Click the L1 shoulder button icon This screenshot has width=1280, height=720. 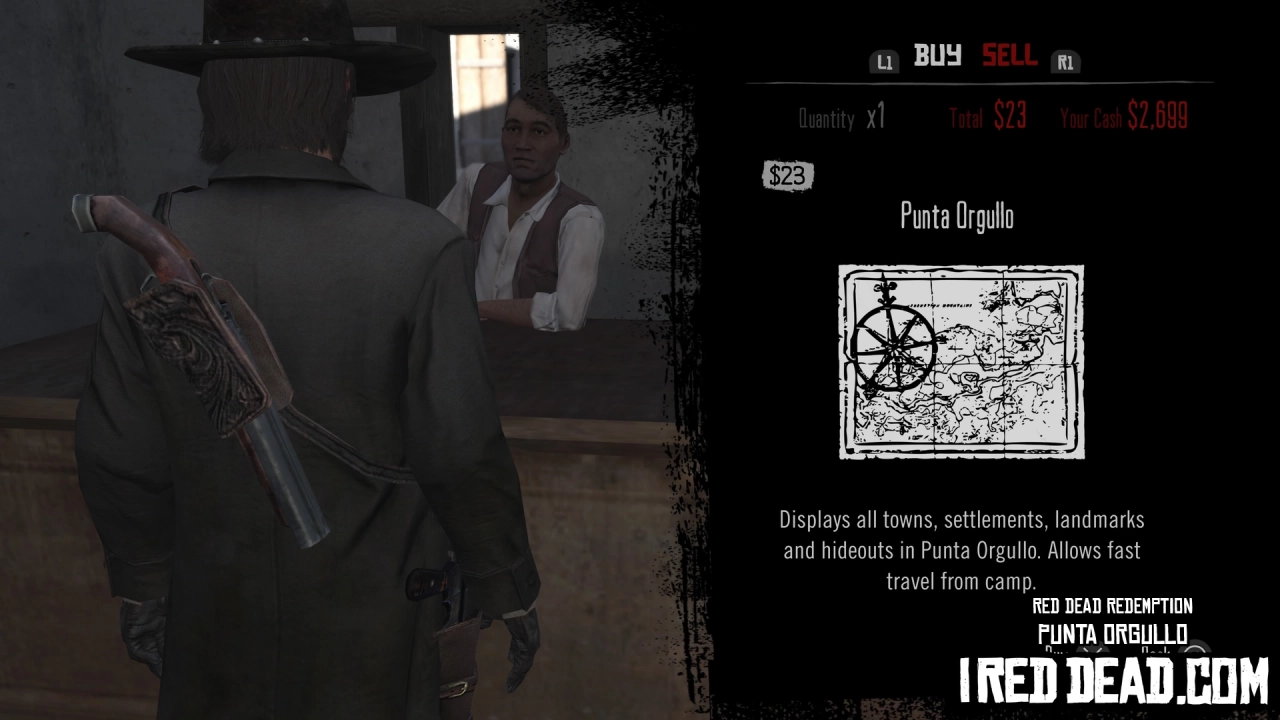point(884,61)
